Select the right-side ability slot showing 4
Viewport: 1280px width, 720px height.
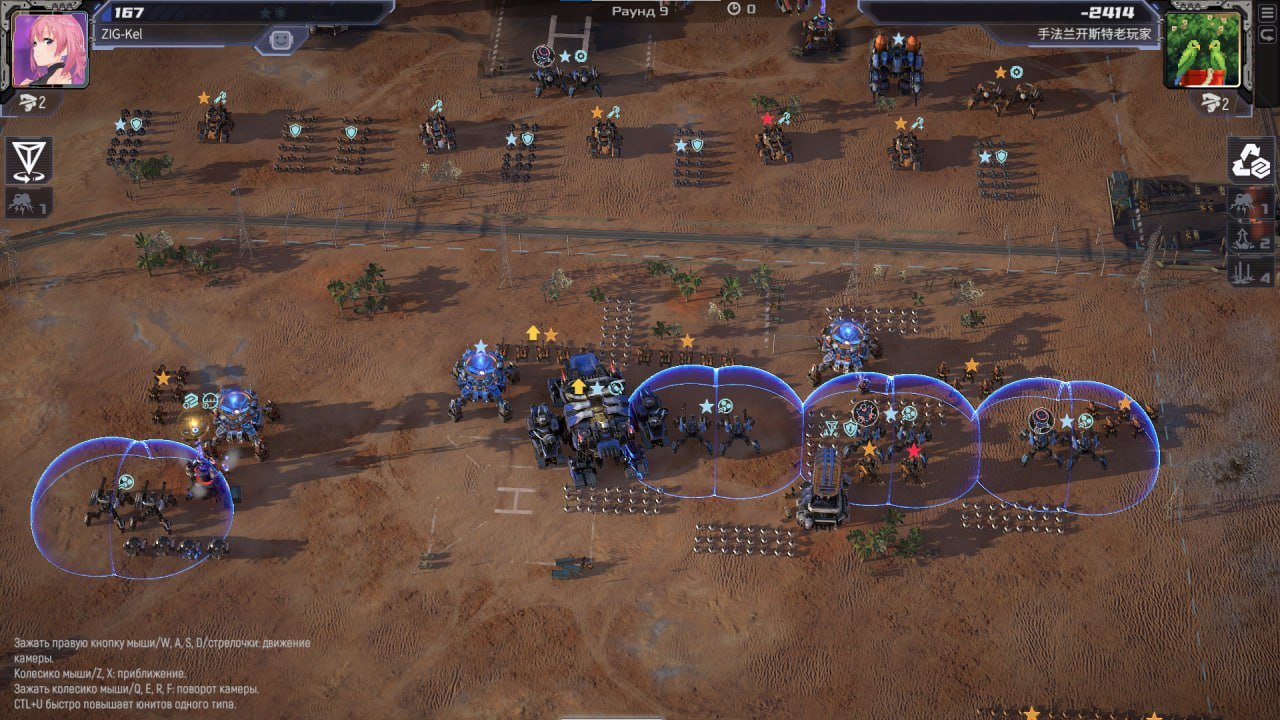[1251, 271]
